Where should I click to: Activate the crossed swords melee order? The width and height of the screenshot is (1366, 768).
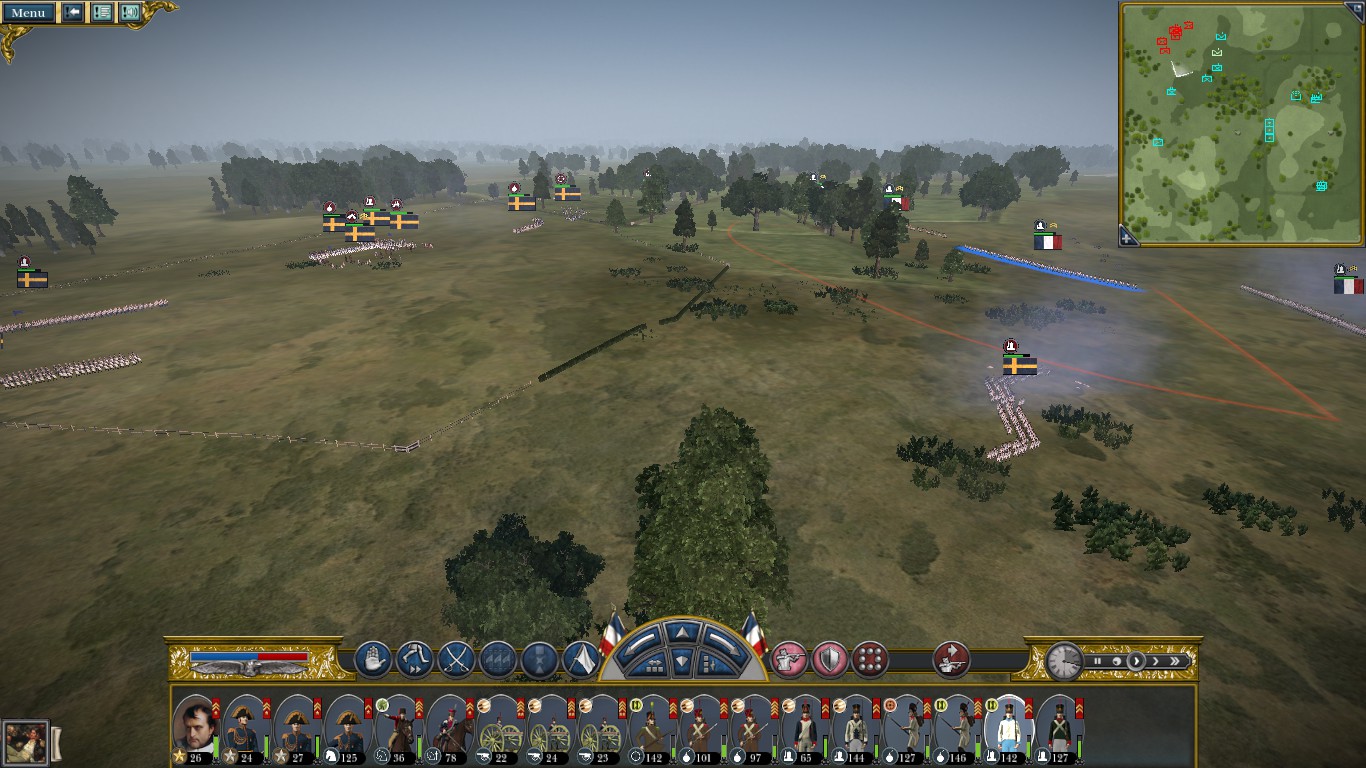456,660
